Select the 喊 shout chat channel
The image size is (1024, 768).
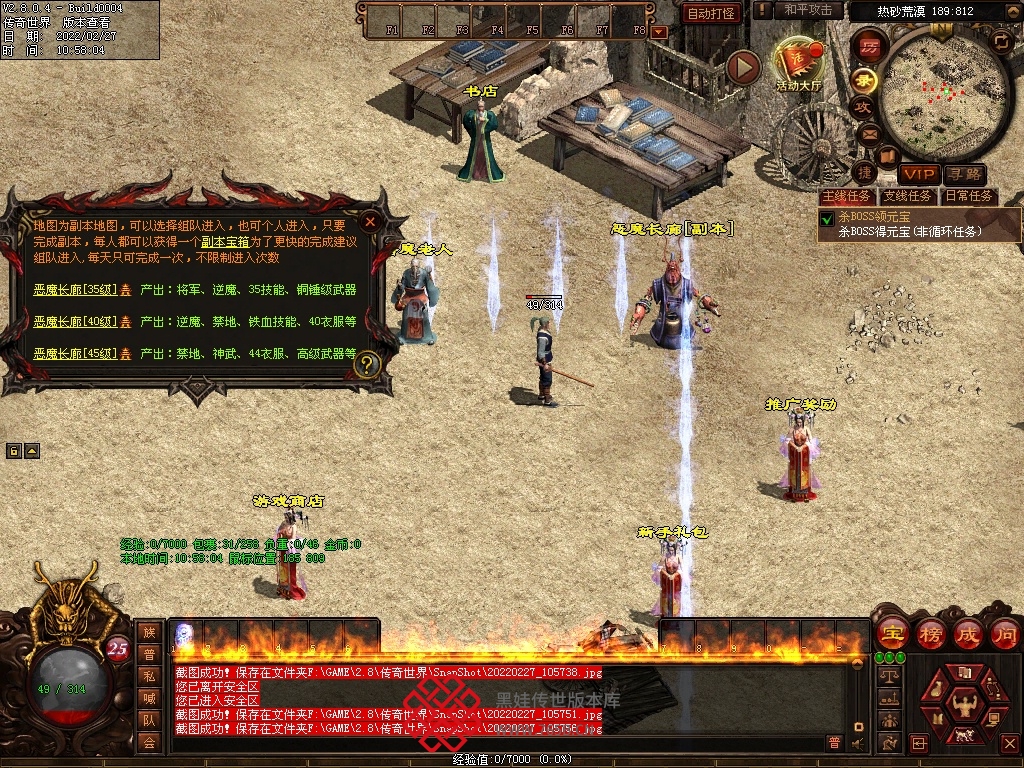[149, 697]
